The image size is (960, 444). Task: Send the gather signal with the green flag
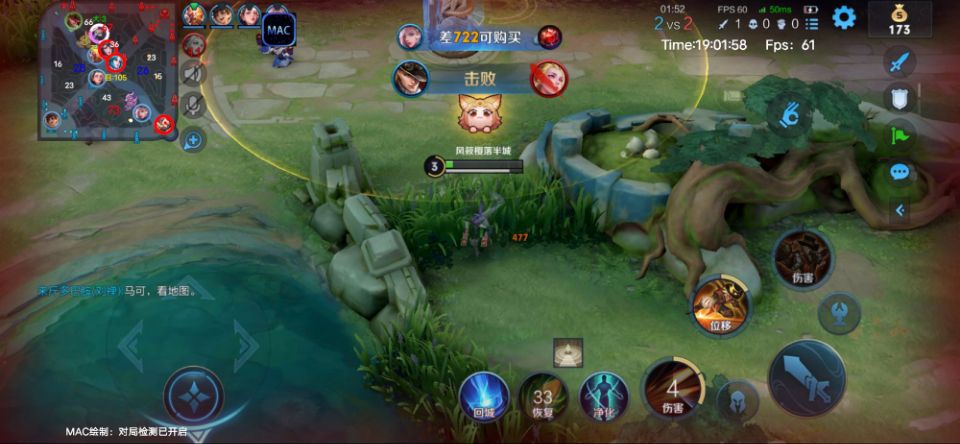(899, 135)
